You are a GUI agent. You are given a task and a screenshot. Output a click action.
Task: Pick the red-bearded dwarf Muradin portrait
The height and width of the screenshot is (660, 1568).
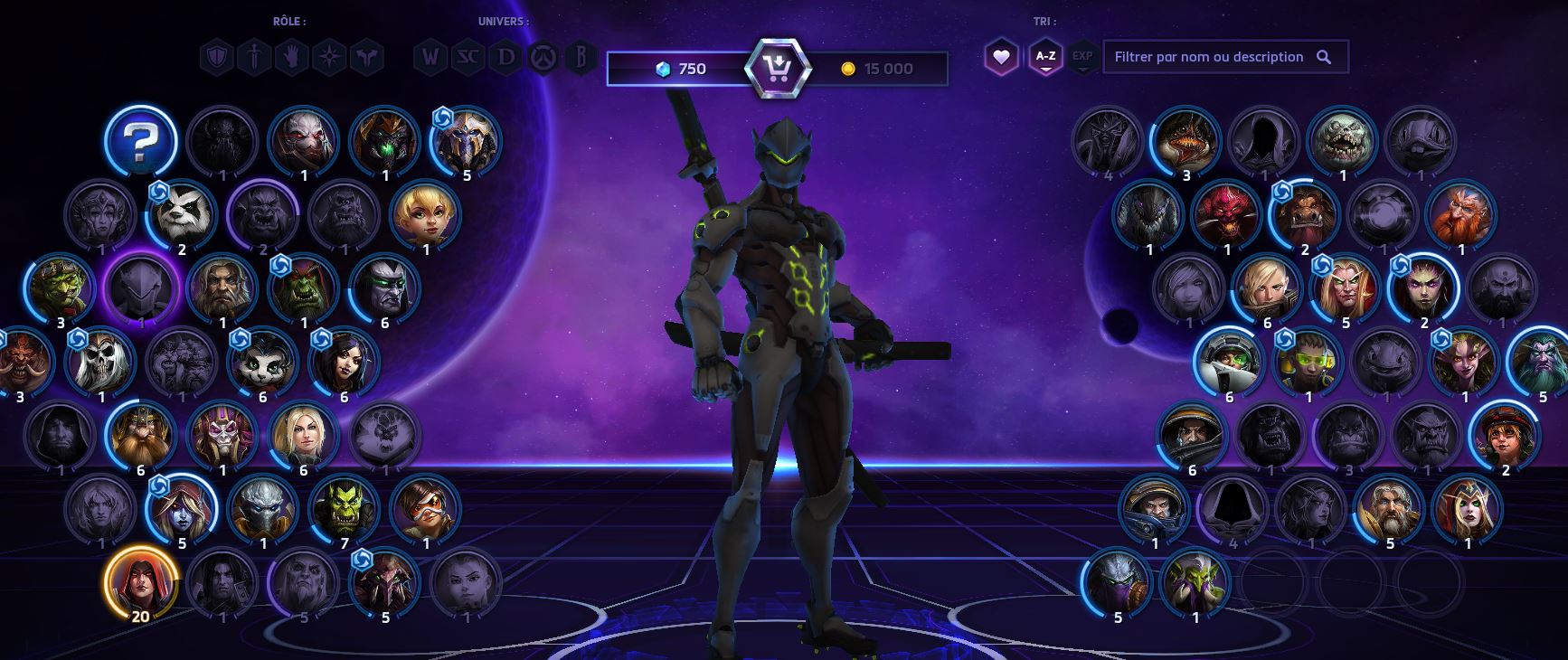point(1461,214)
